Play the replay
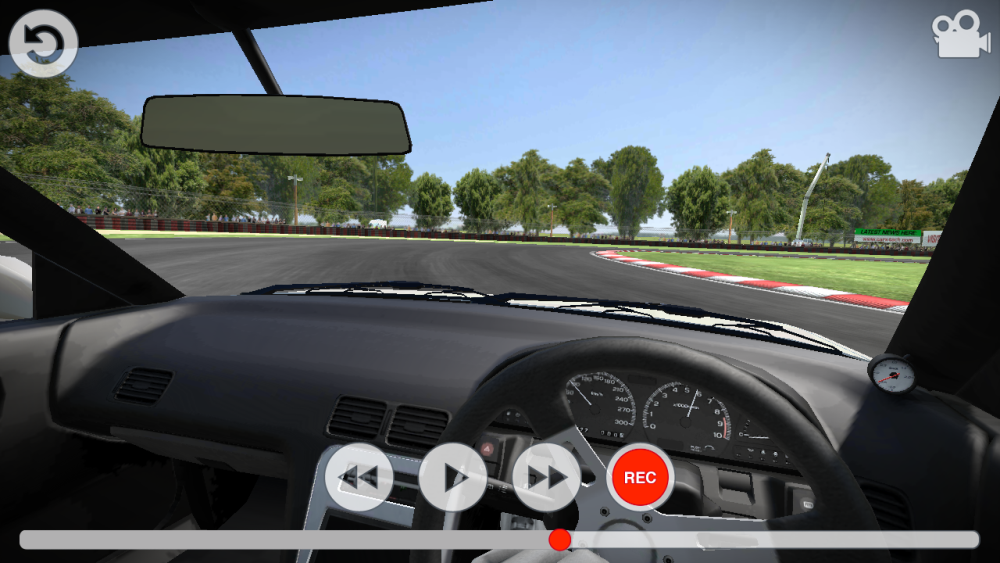Viewport: 1000px width, 563px height. [453, 477]
